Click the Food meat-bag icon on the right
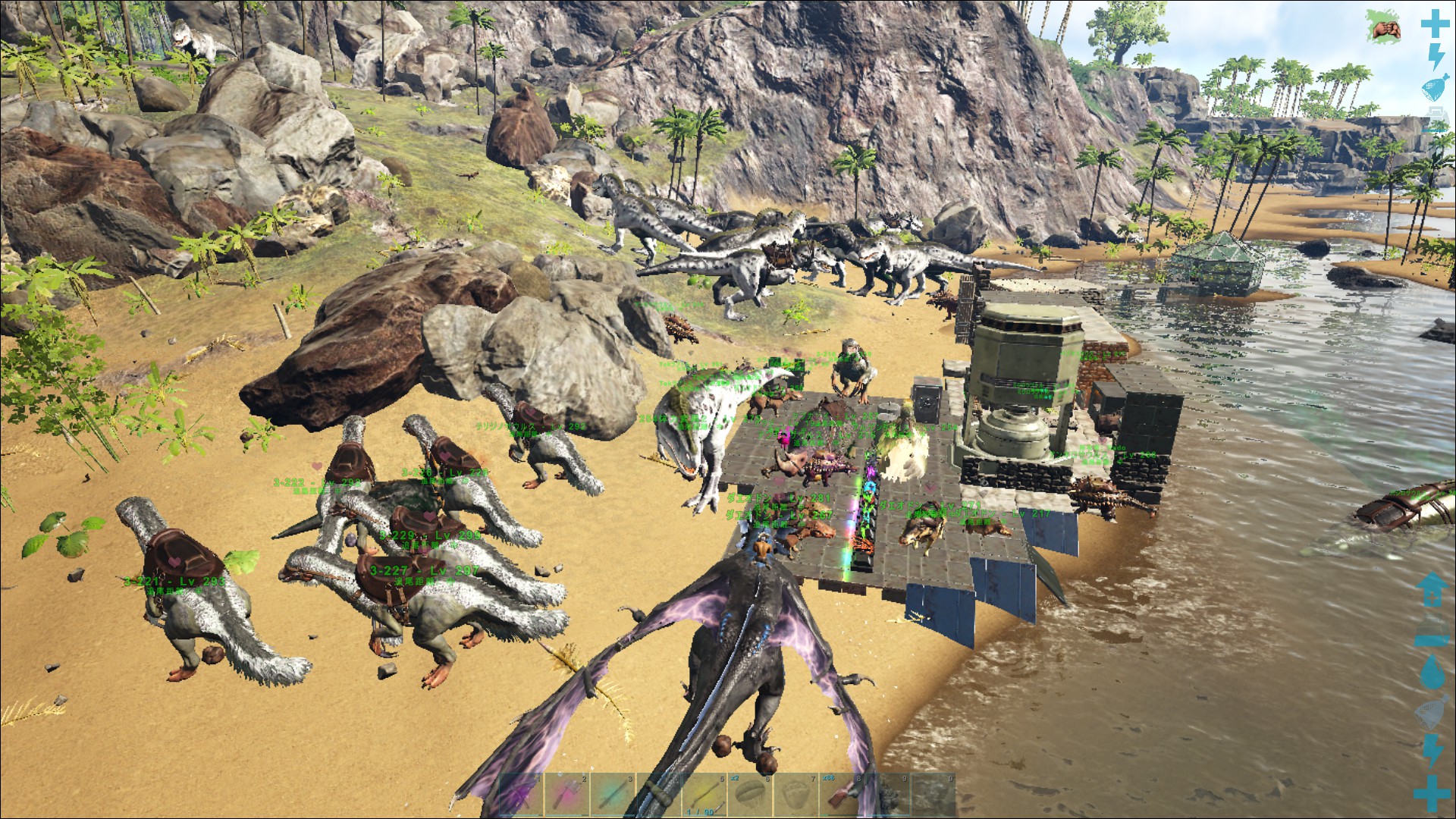This screenshot has width=1456, height=819. click(1434, 87)
